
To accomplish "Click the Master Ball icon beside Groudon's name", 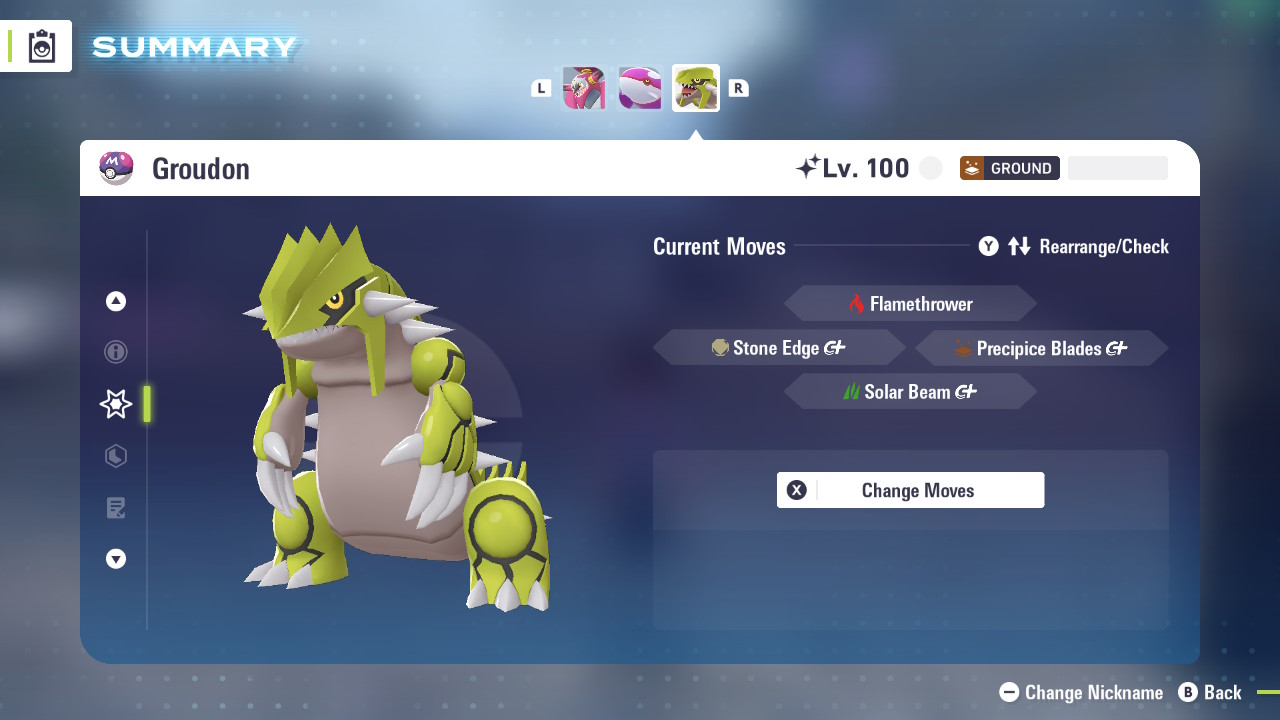I will pos(117,167).
